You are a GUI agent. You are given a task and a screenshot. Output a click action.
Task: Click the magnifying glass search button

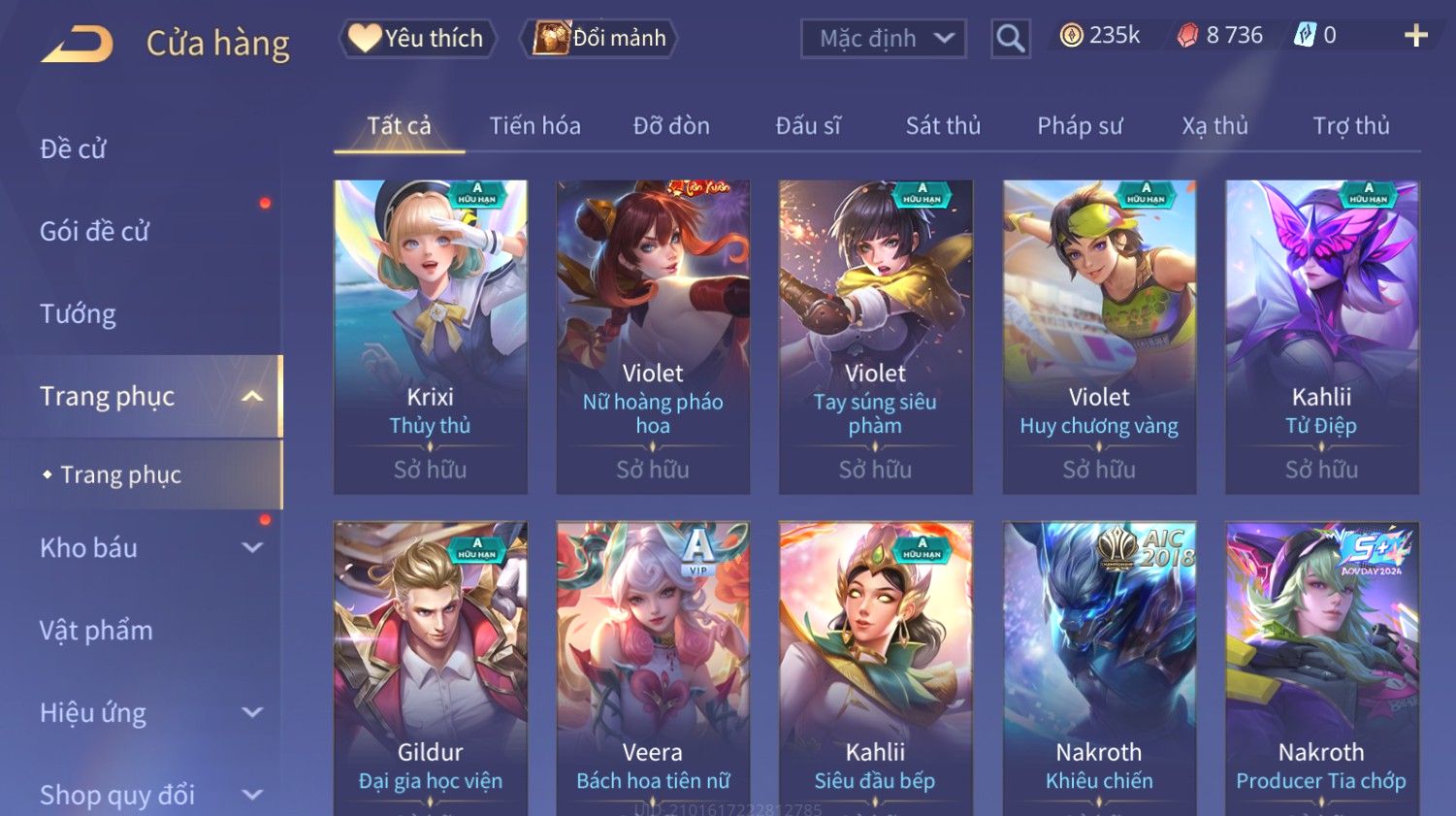pos(1010,39)
